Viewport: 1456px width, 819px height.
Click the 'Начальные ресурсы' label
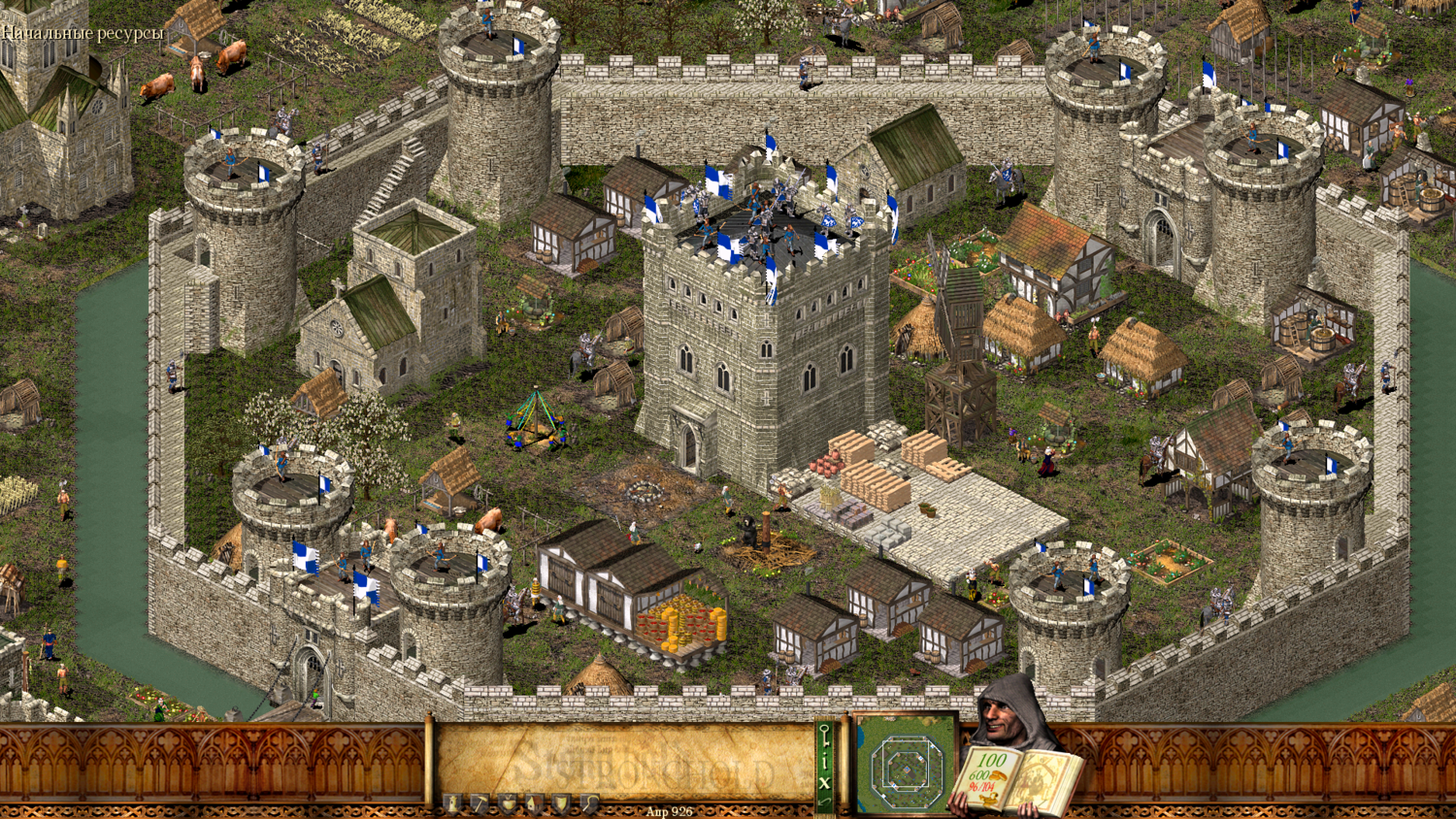(x=83, y=33)
